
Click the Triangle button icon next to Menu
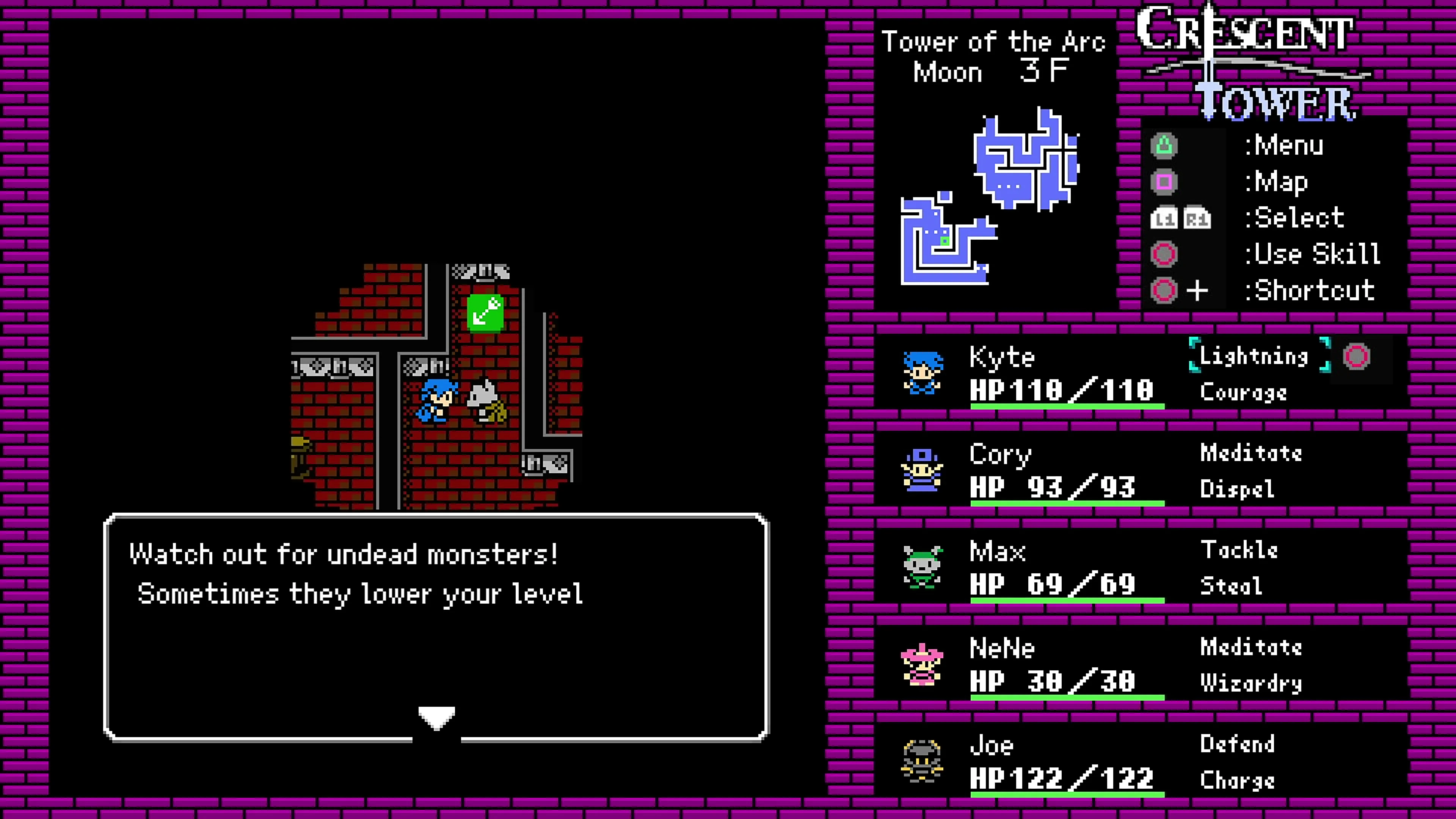click(1164, 145)
